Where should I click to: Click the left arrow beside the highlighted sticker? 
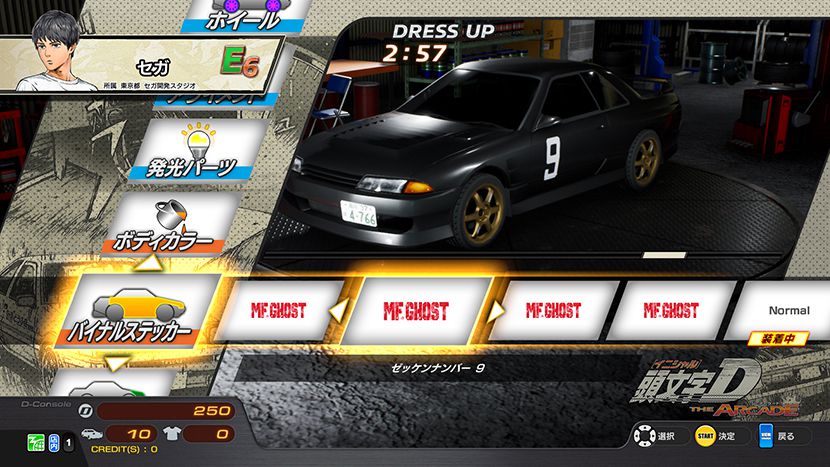coord(339,311)
